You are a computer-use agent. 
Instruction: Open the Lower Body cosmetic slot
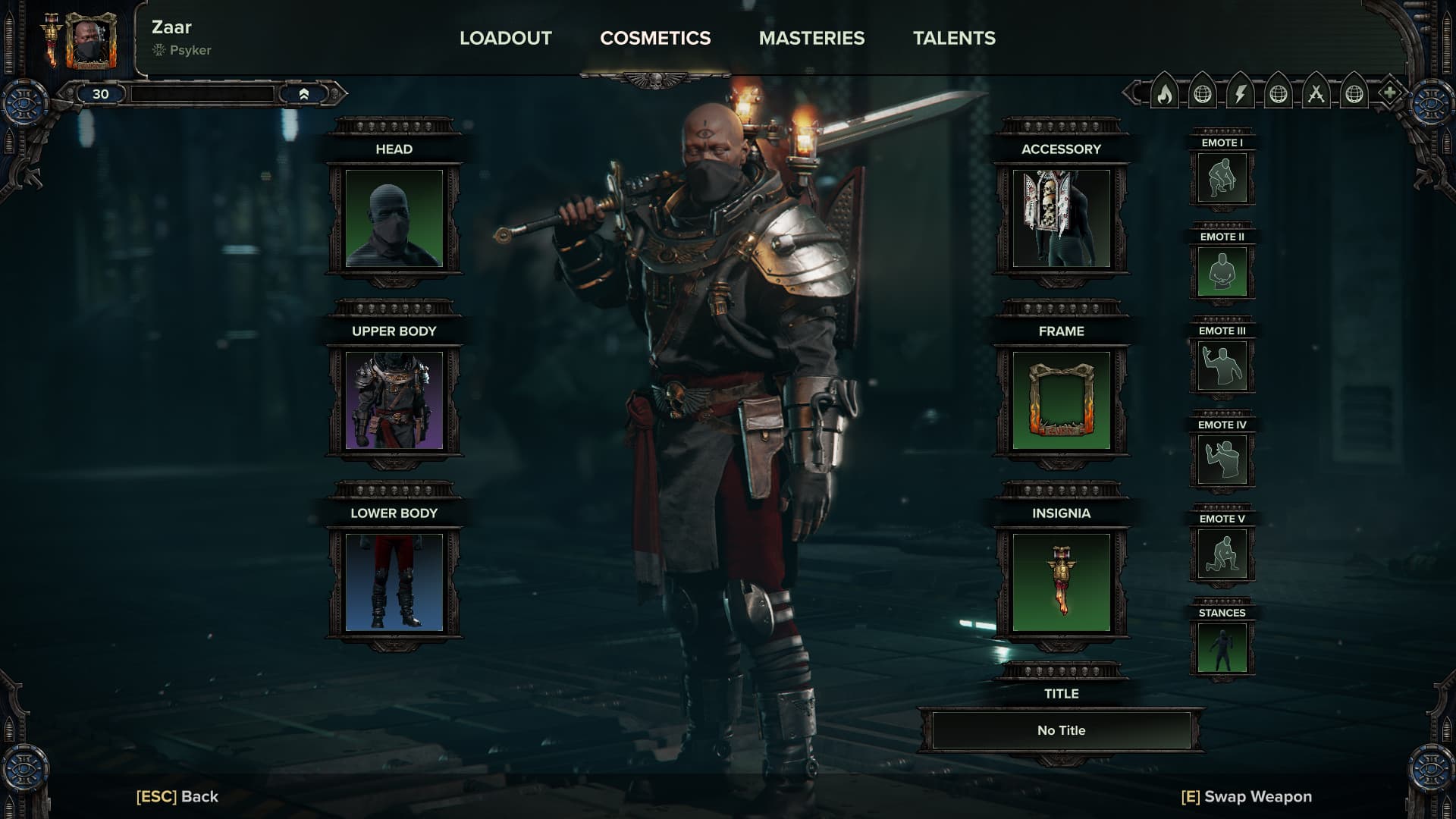394,582
